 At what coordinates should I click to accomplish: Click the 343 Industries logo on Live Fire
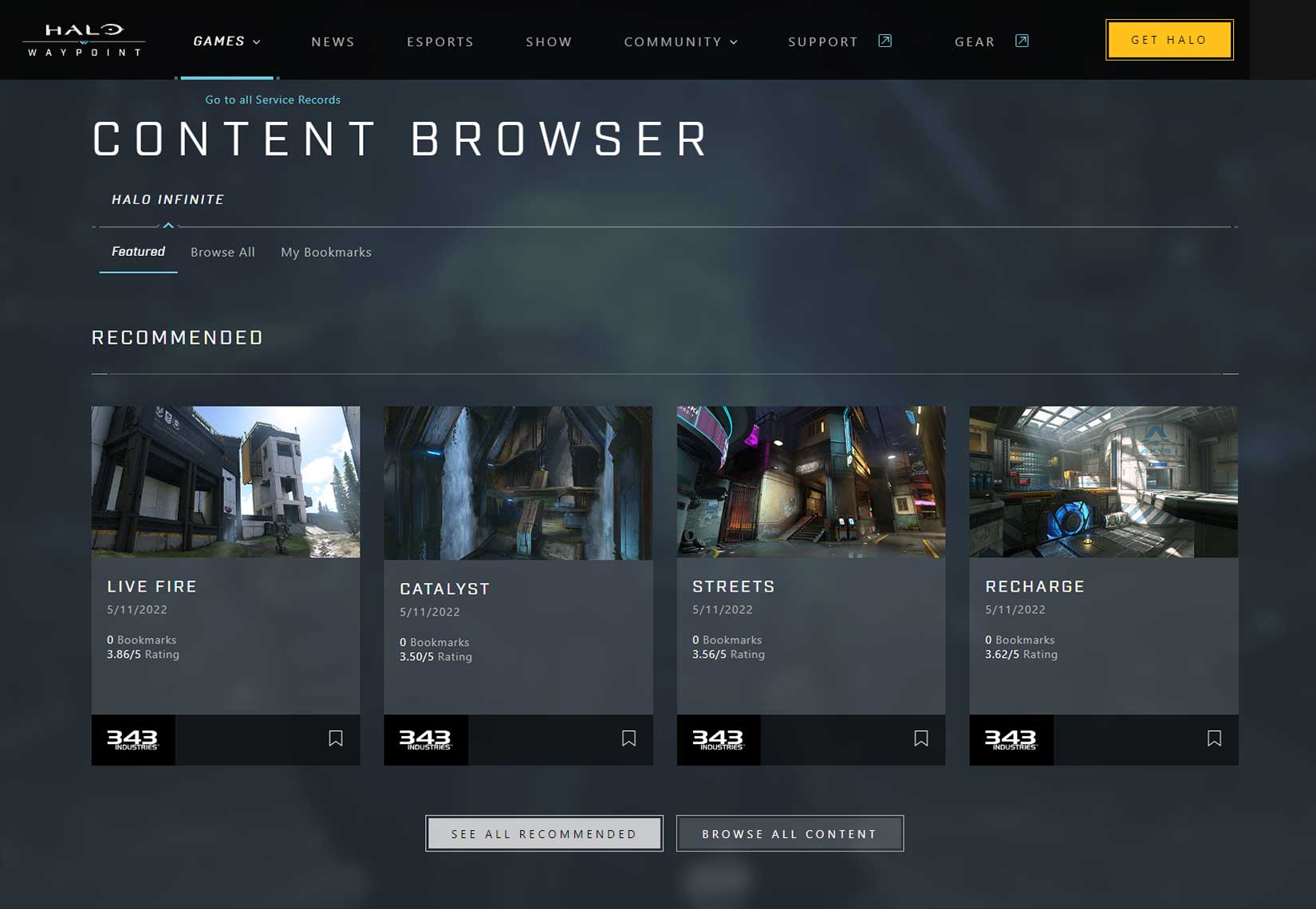pyautogui.click(x=132, y=740)
